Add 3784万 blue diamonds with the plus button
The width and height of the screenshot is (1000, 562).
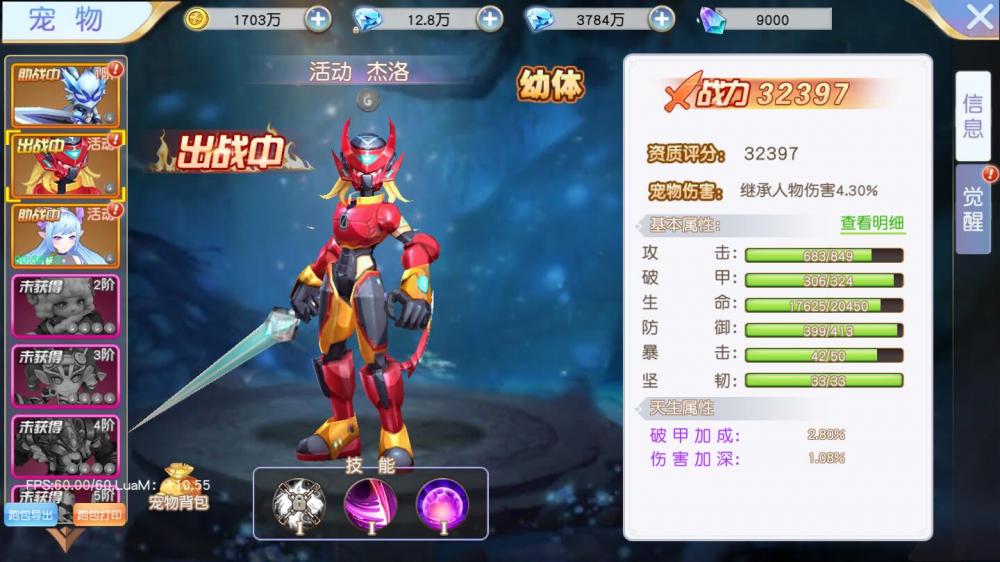point(661,19)
